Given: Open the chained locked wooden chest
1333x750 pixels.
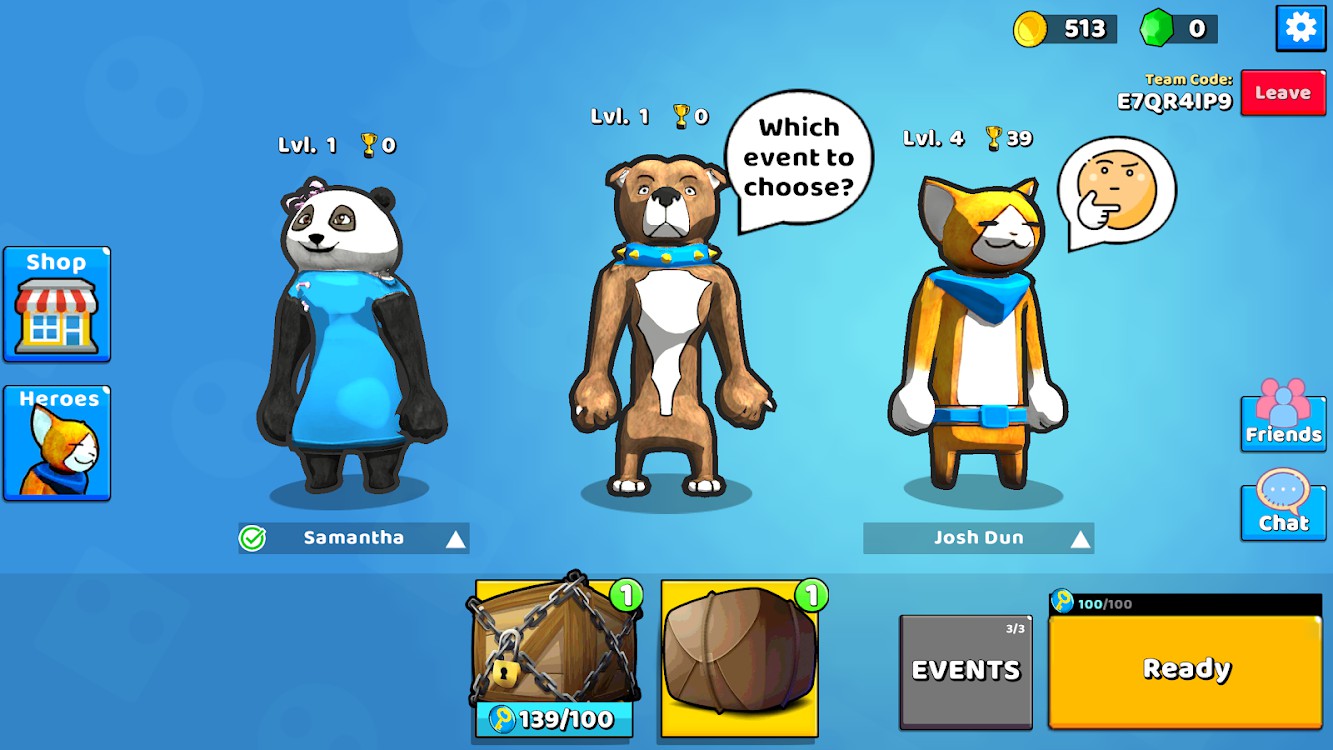Looking at the screenshot, I should tap(553, 645).
